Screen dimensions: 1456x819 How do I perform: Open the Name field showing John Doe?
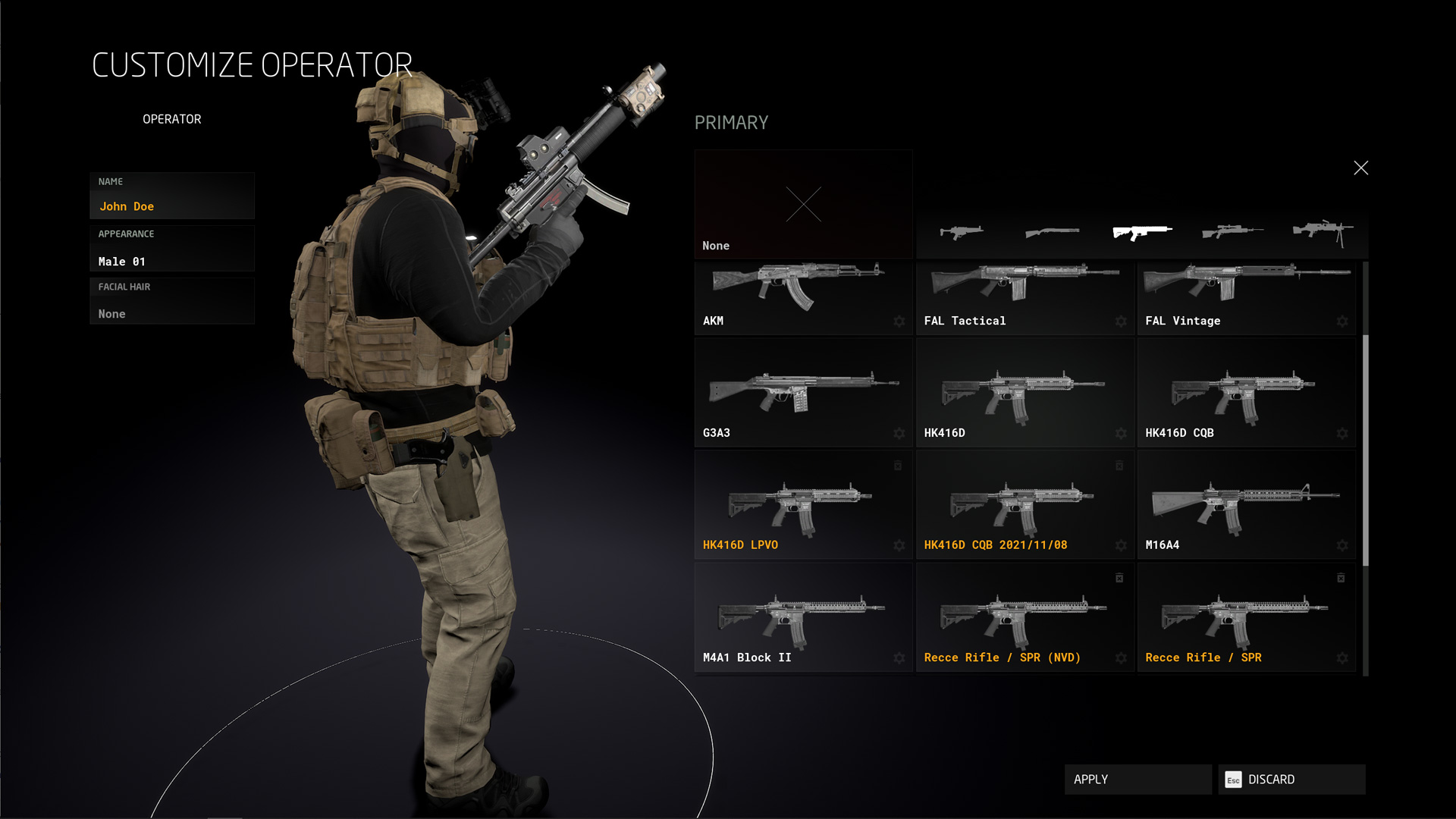[172, 195]
